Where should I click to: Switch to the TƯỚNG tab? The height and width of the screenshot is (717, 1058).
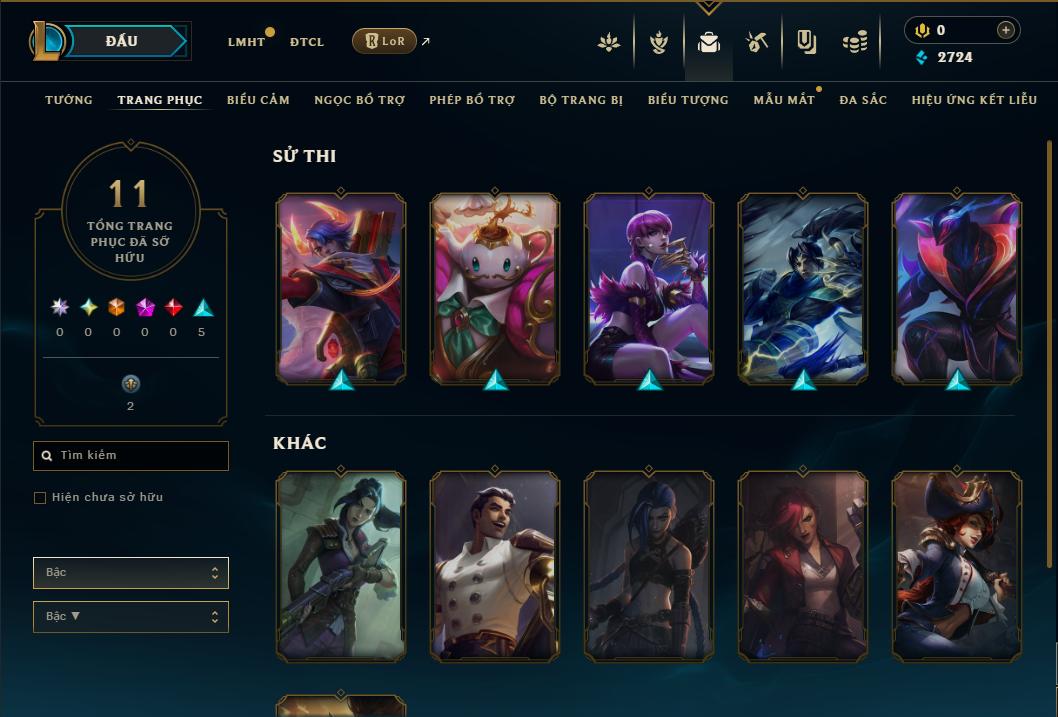pyautogui.click(x=69, y=100)
